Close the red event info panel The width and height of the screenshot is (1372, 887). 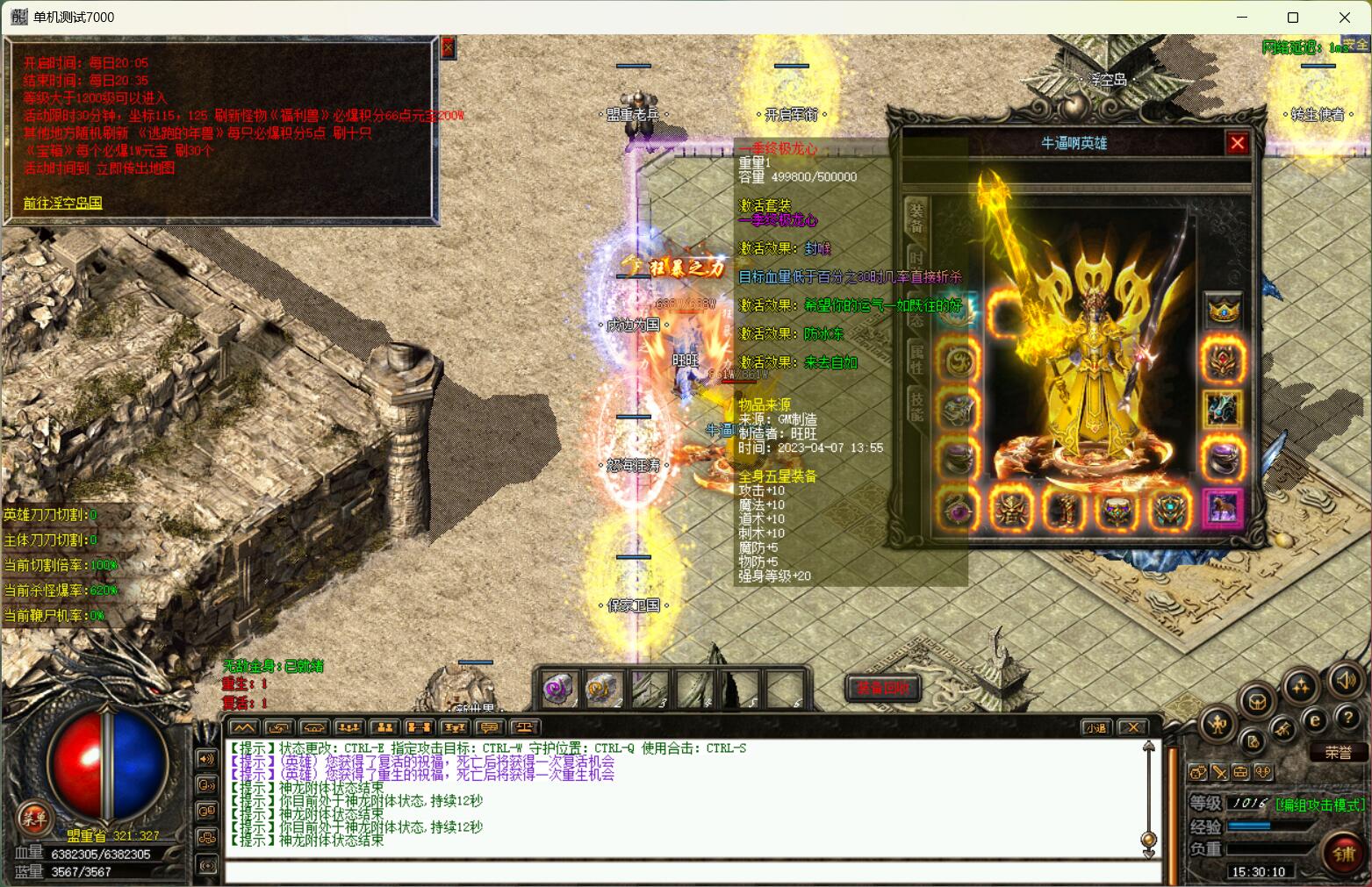pyautogui.click(x=448, y=47)
